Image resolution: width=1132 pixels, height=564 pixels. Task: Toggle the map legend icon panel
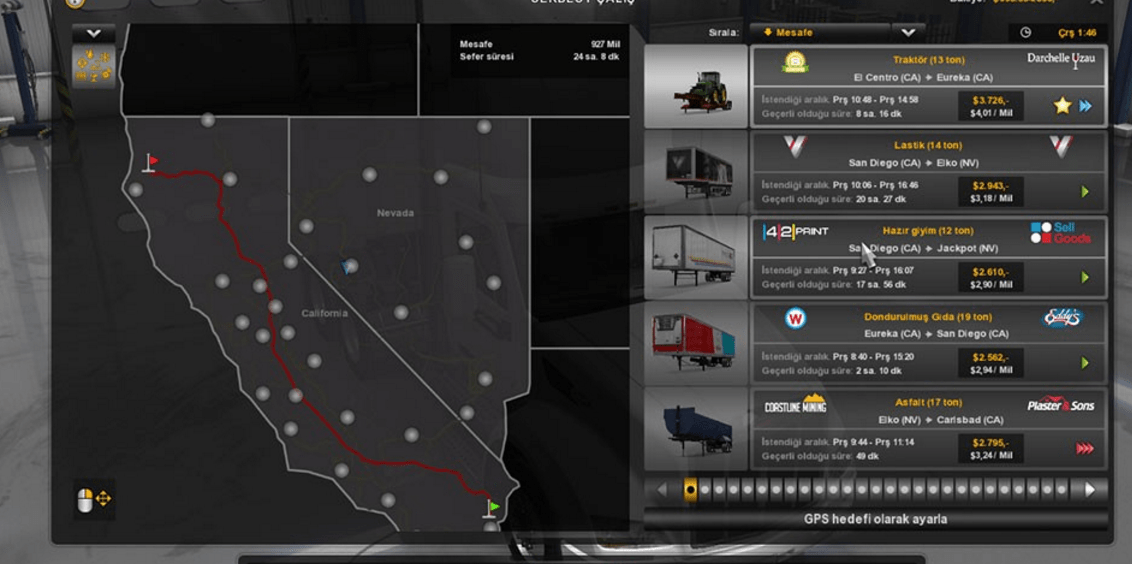tap(94, 66)
